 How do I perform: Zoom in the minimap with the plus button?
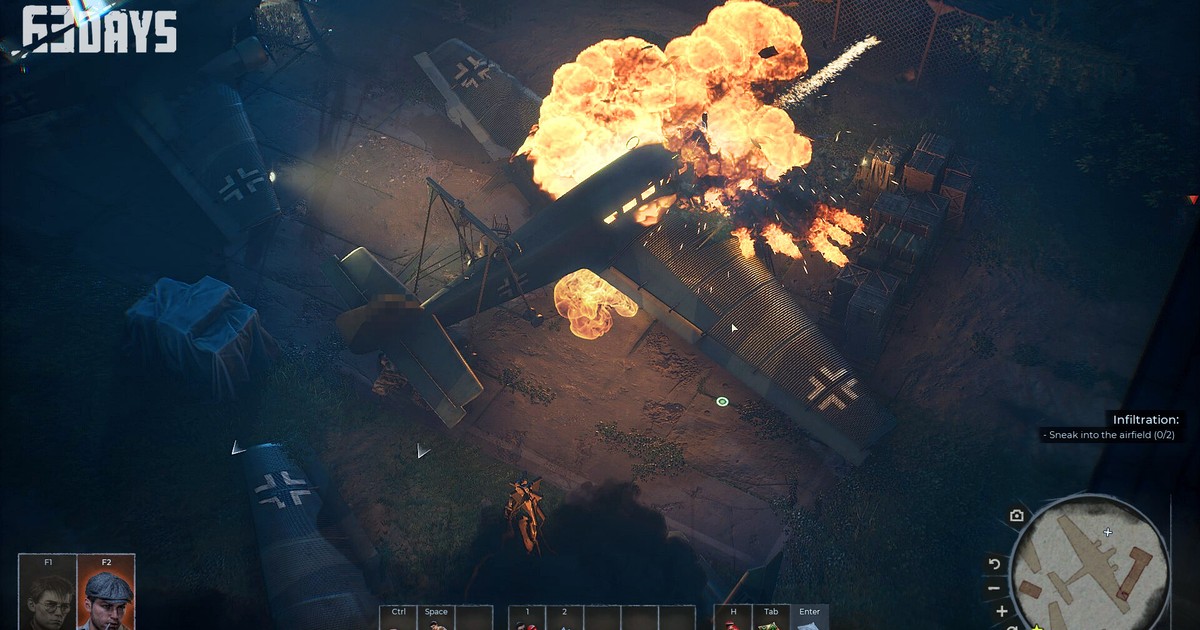coord(1002,611)
